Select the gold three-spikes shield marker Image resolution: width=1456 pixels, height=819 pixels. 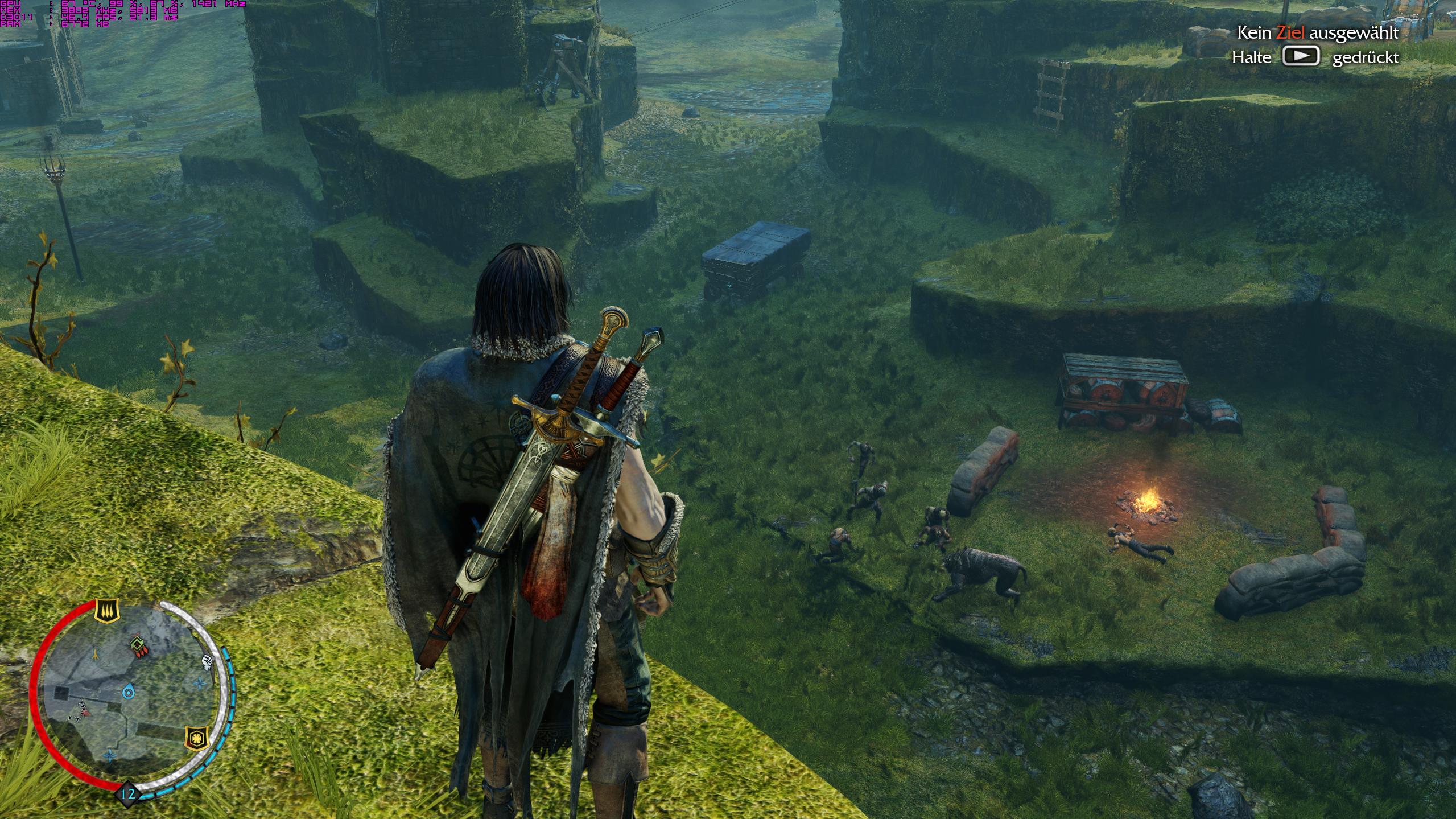106,611
